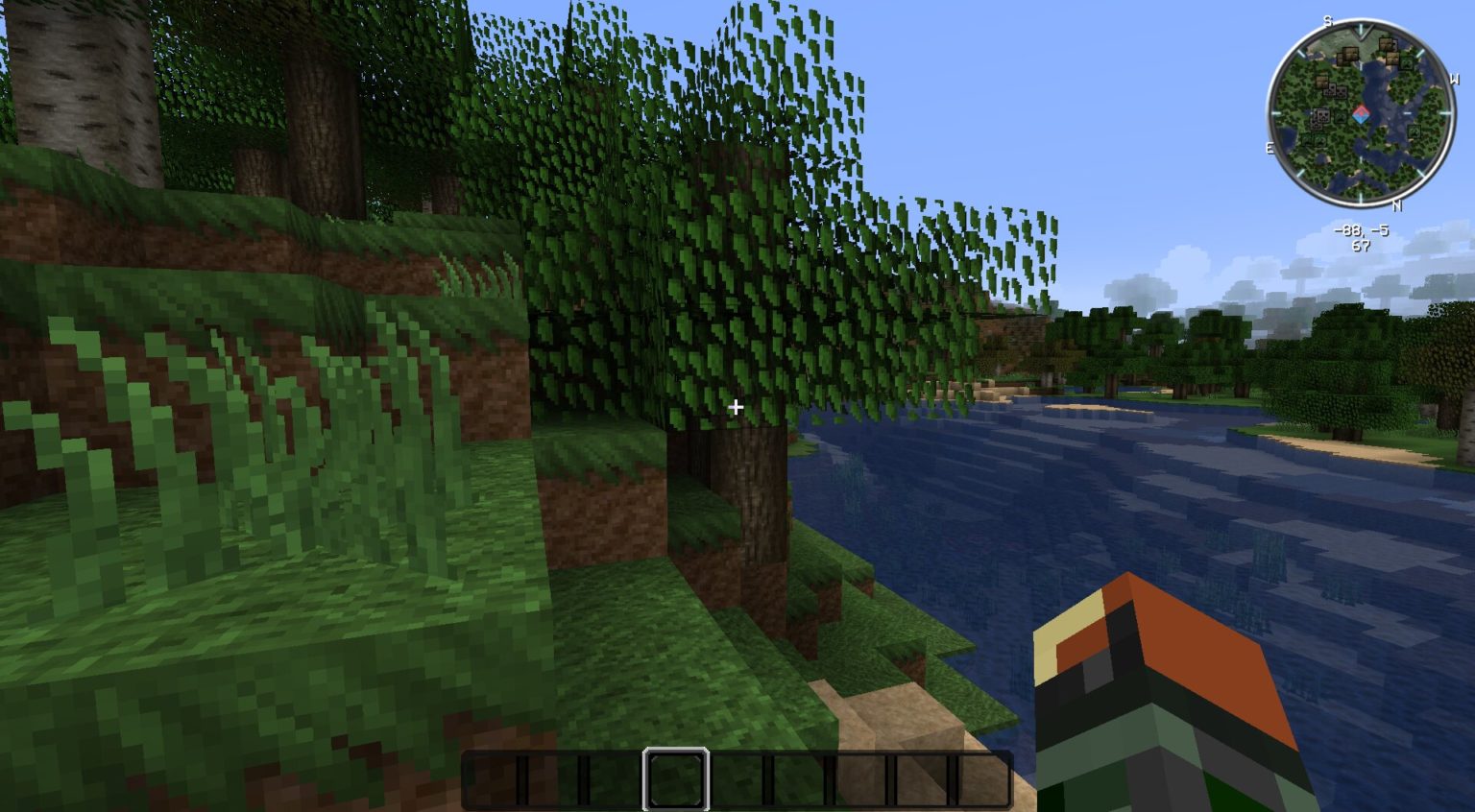
Task: Click the red-blue player marker on the minimap
Action: point(1362,114)
